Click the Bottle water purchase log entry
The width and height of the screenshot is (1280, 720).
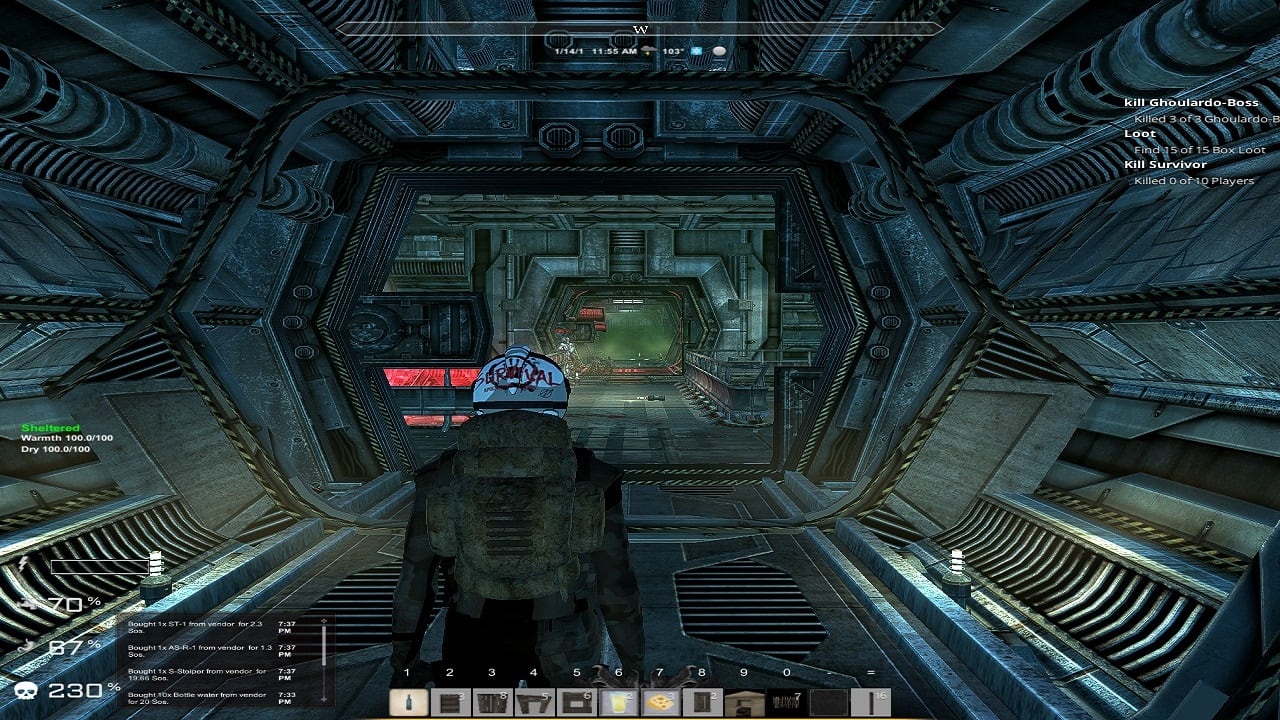coord(198,697)
